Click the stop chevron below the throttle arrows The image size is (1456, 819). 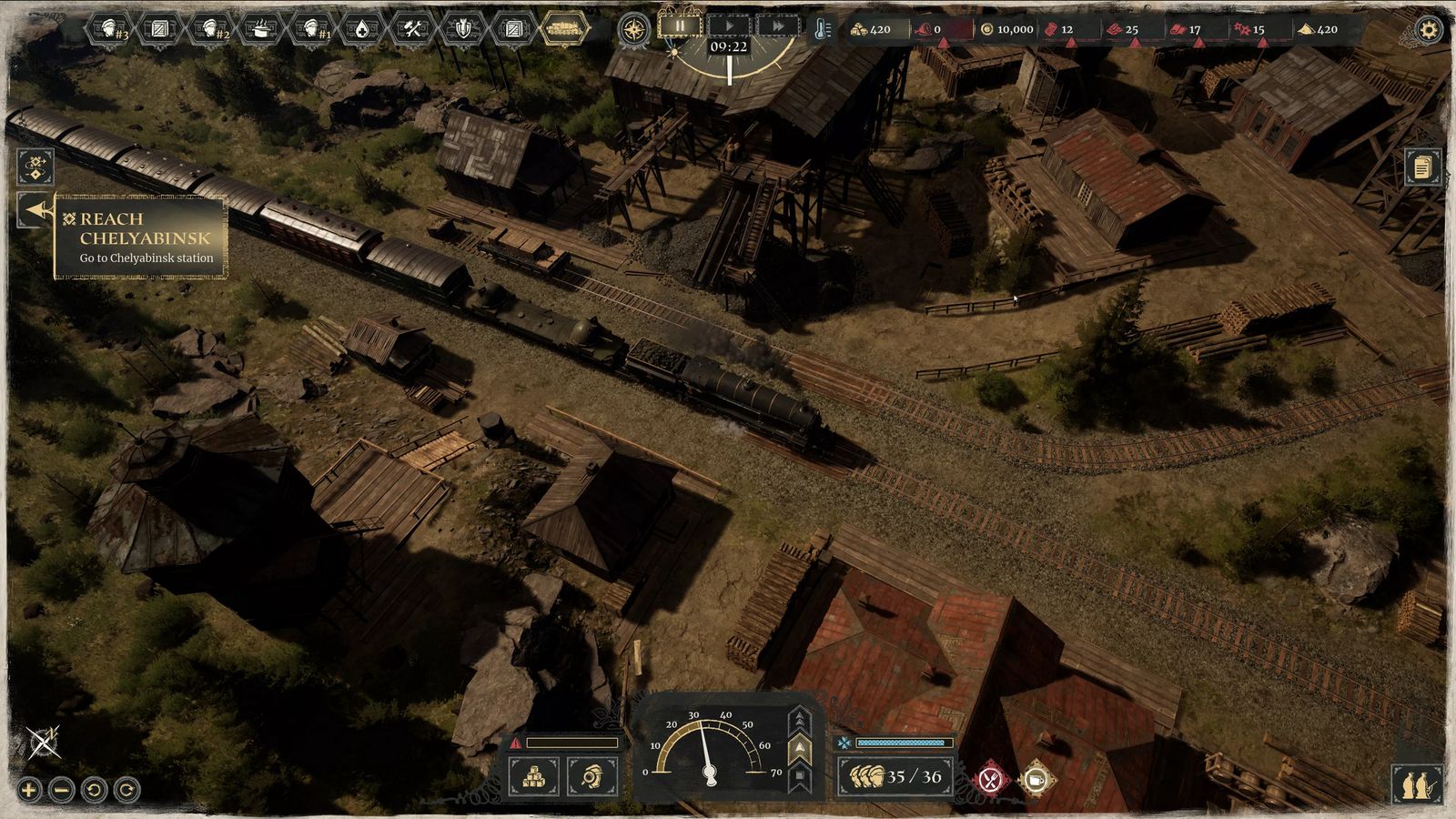pyautogui.click(x=801, y=773)
